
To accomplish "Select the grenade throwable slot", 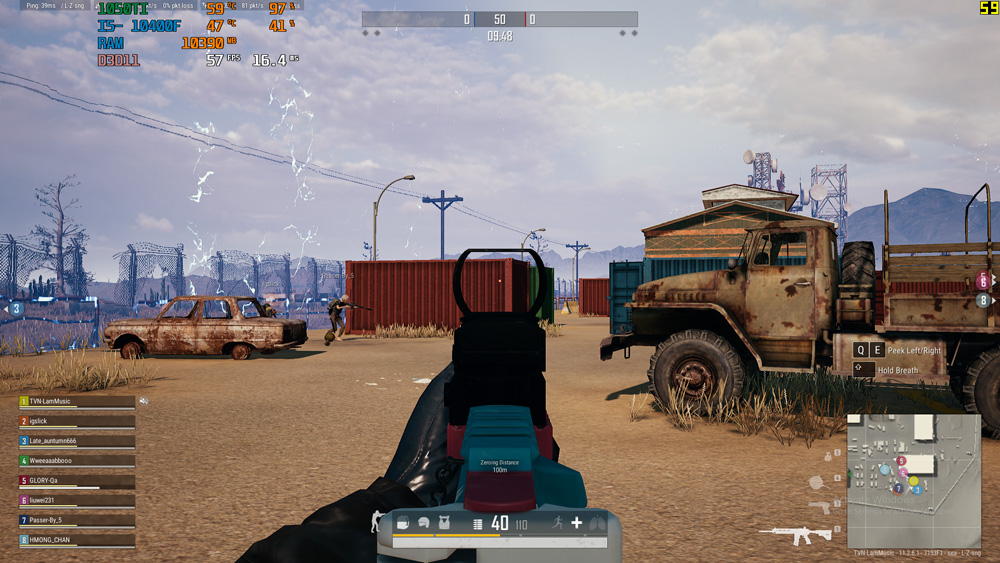I will (826, 456).
